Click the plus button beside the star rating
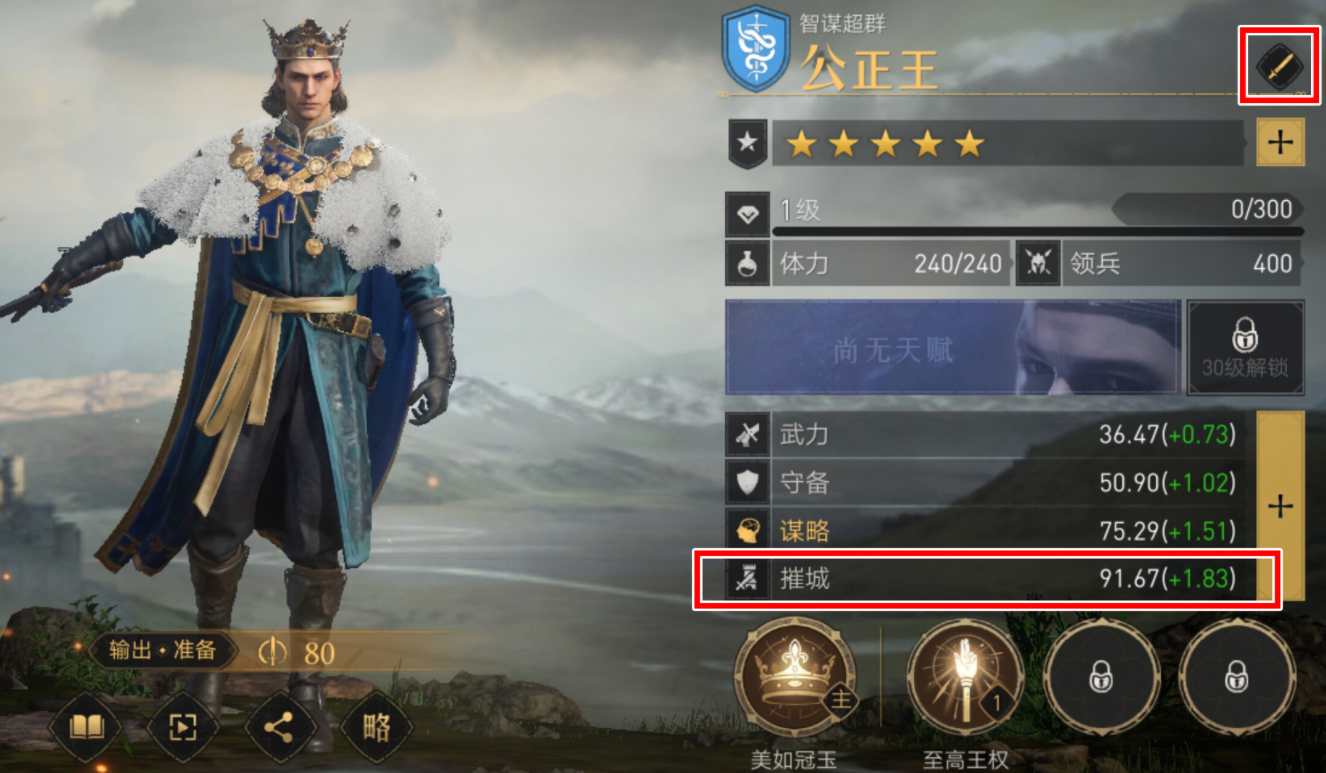This screenshot has width=1326, height=773. pos(1283,142)
